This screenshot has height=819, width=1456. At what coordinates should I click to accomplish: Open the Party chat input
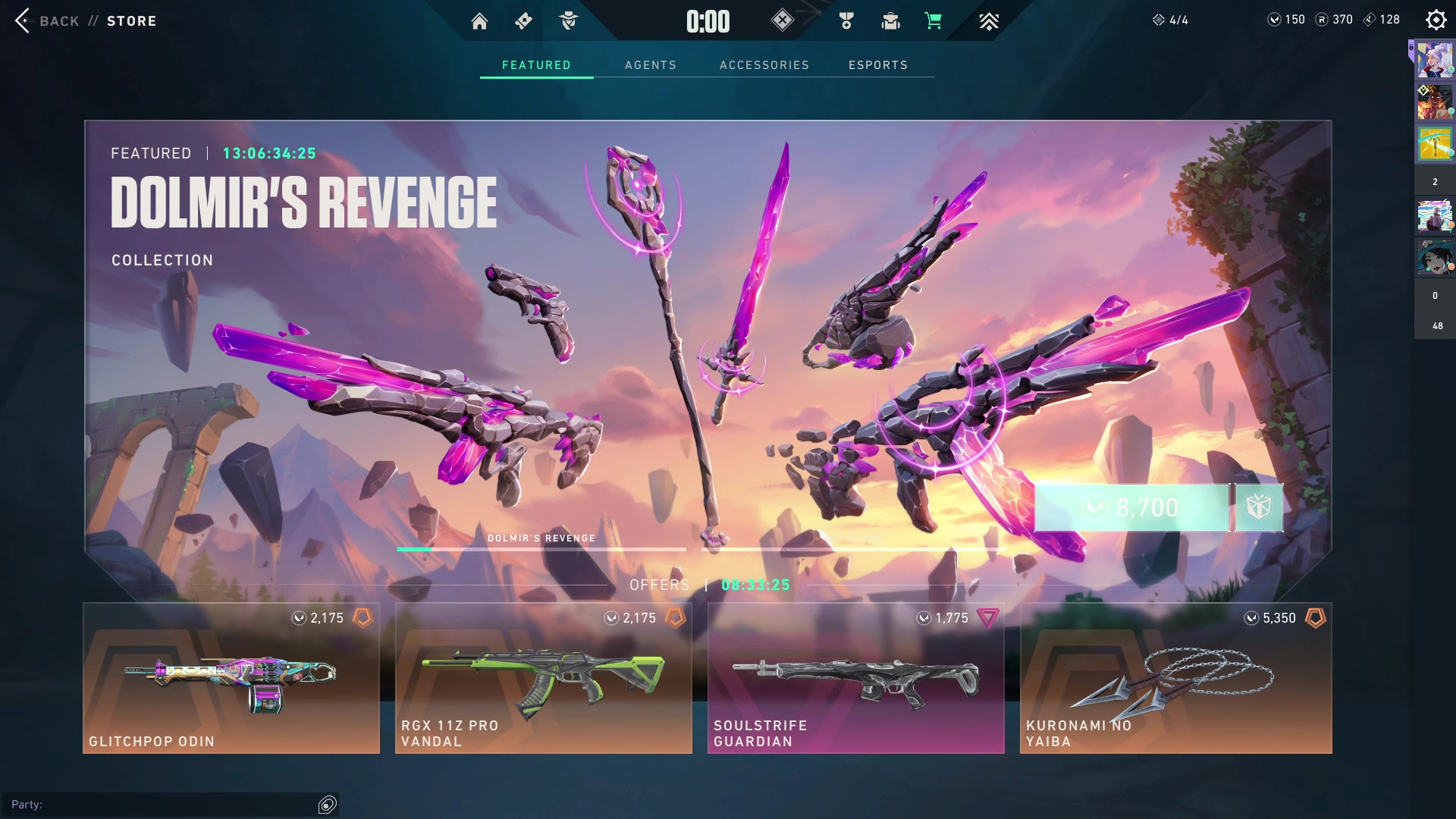coord(163,805)
